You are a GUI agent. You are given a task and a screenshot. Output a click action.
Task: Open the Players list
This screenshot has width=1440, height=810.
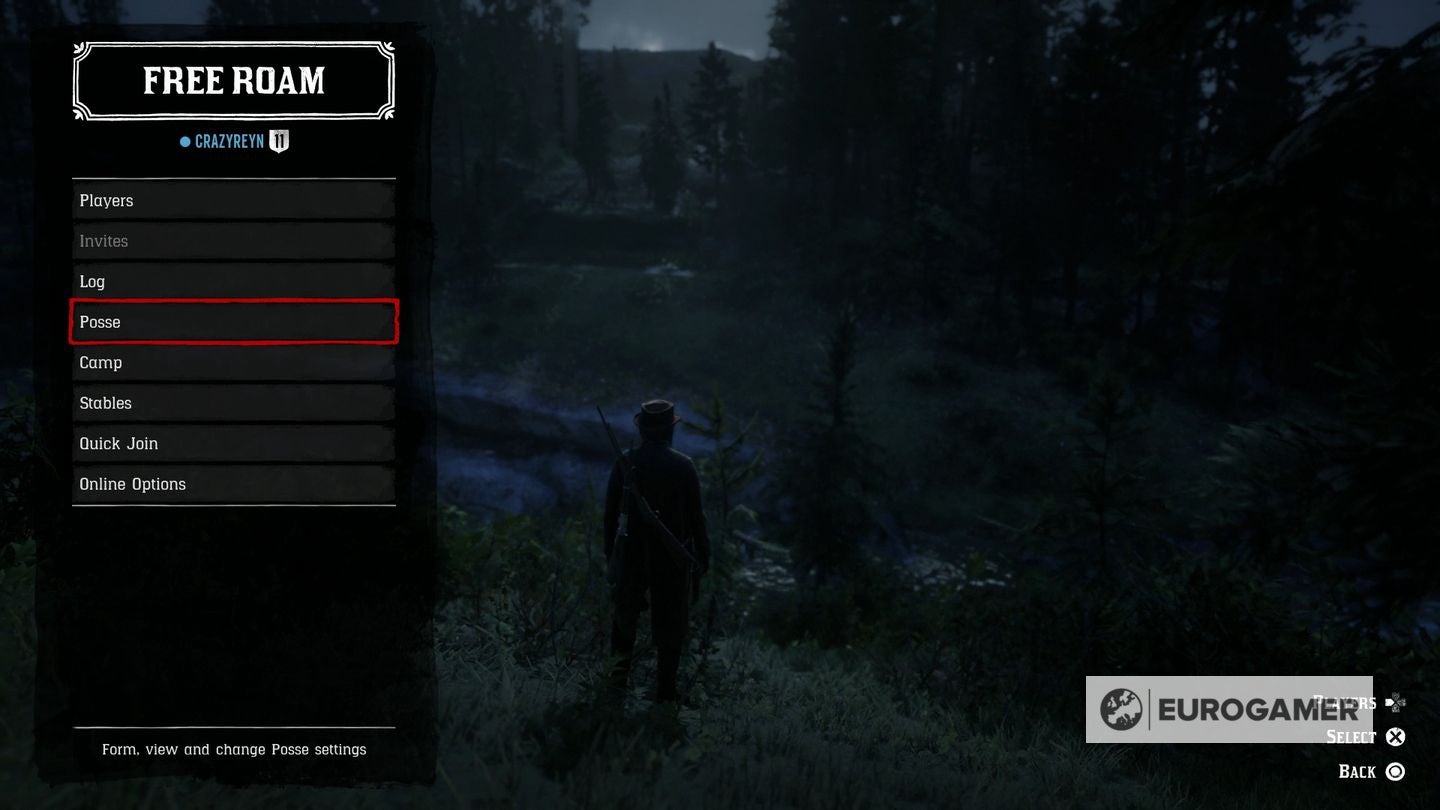(233, 200)
